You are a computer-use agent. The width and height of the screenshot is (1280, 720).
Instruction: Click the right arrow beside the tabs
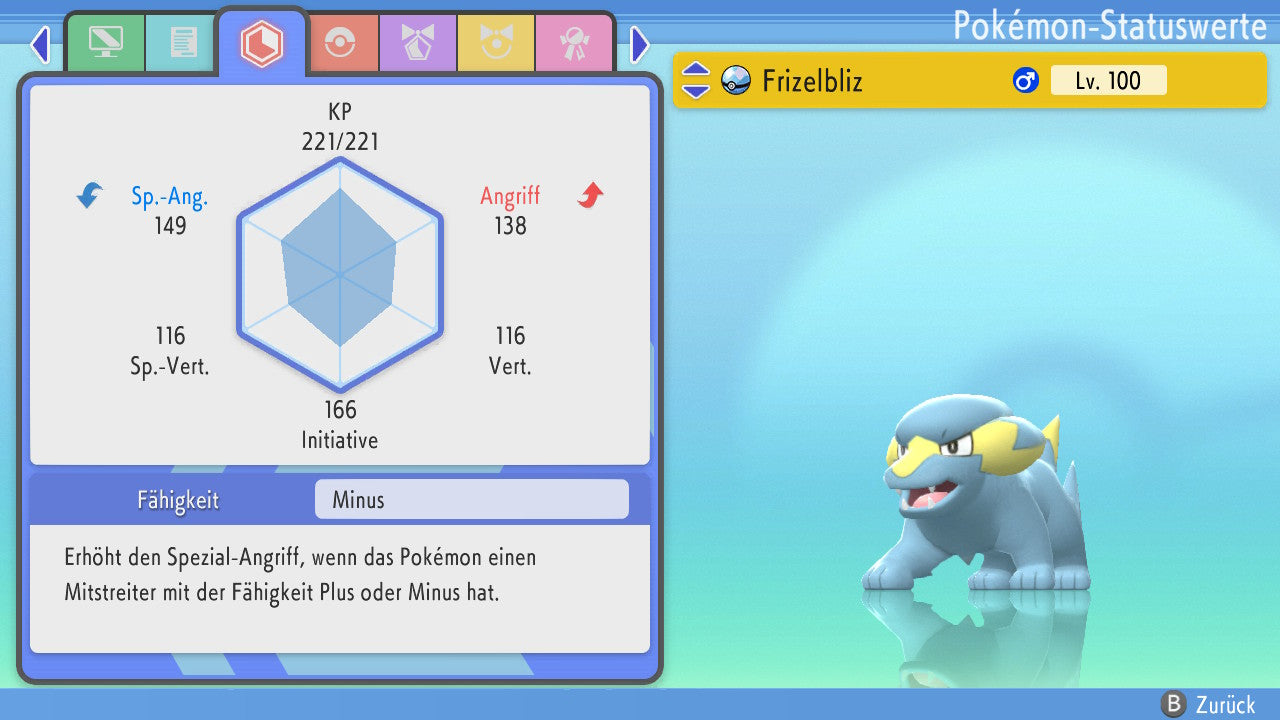click(640, 44)
